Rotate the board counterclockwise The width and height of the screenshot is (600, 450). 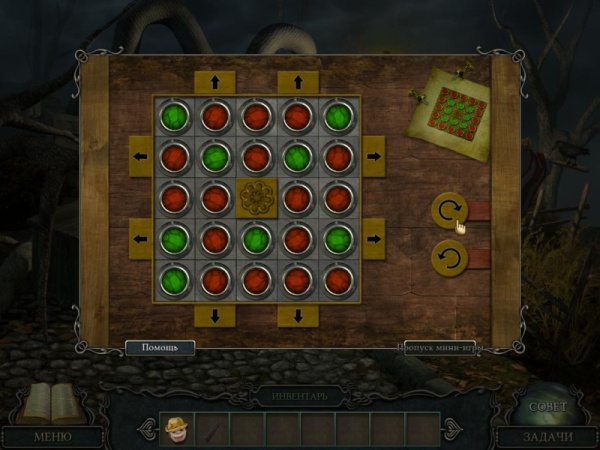tap(449, 259)
